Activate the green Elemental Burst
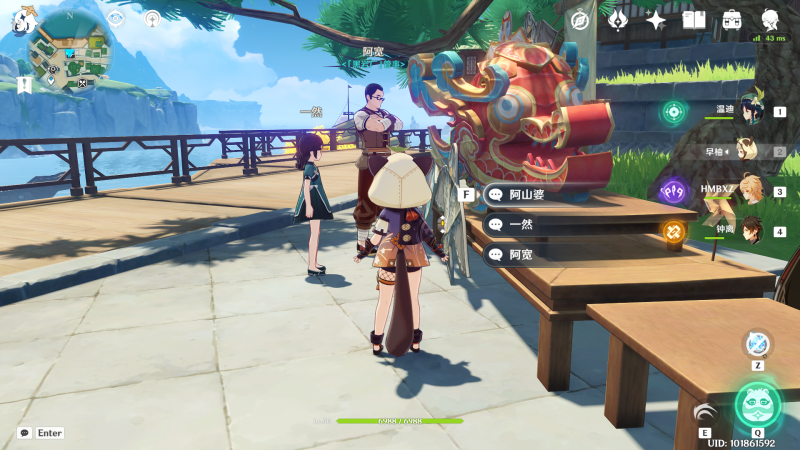This screenshot has width=800, height=450. (x=757, y=404)
